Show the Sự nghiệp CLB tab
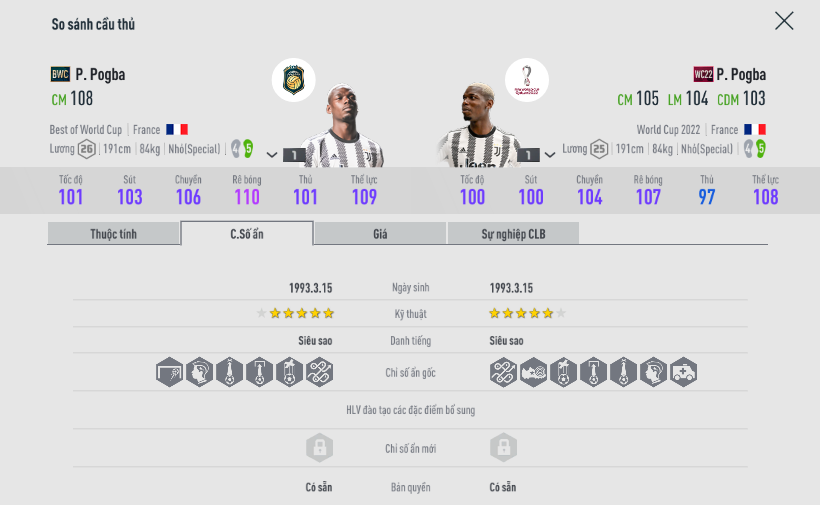This screenshot has width=820, height=505. click(513, 234)
